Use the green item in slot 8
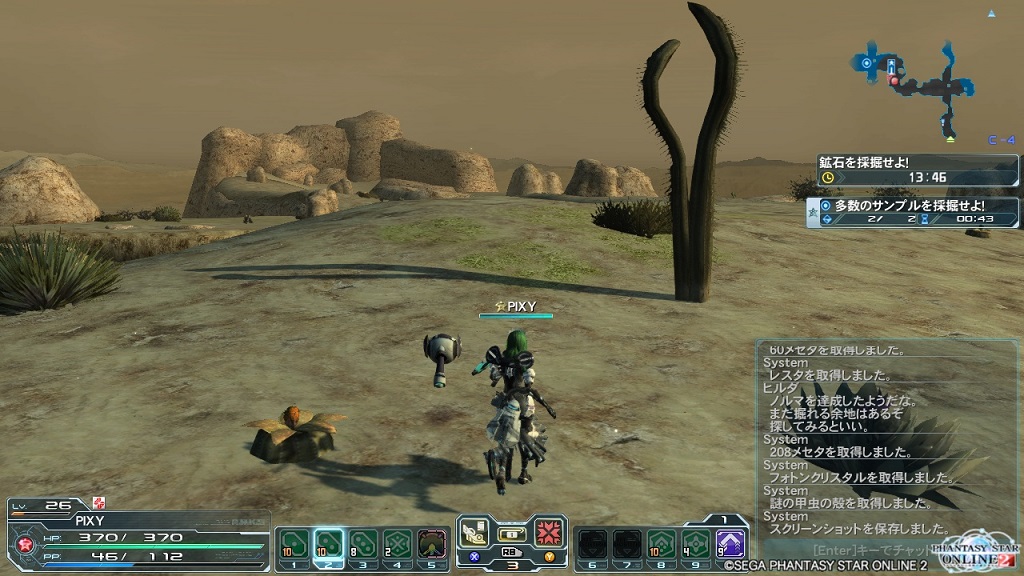 661,543
